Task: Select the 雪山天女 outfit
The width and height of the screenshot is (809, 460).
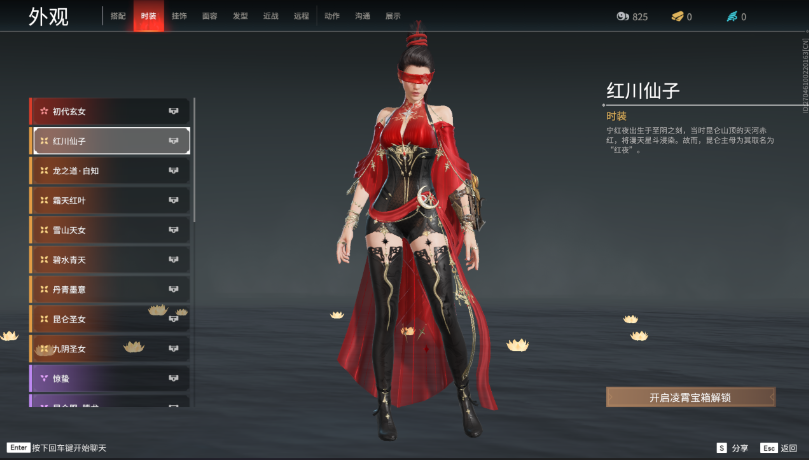Action: pos(110,230)
